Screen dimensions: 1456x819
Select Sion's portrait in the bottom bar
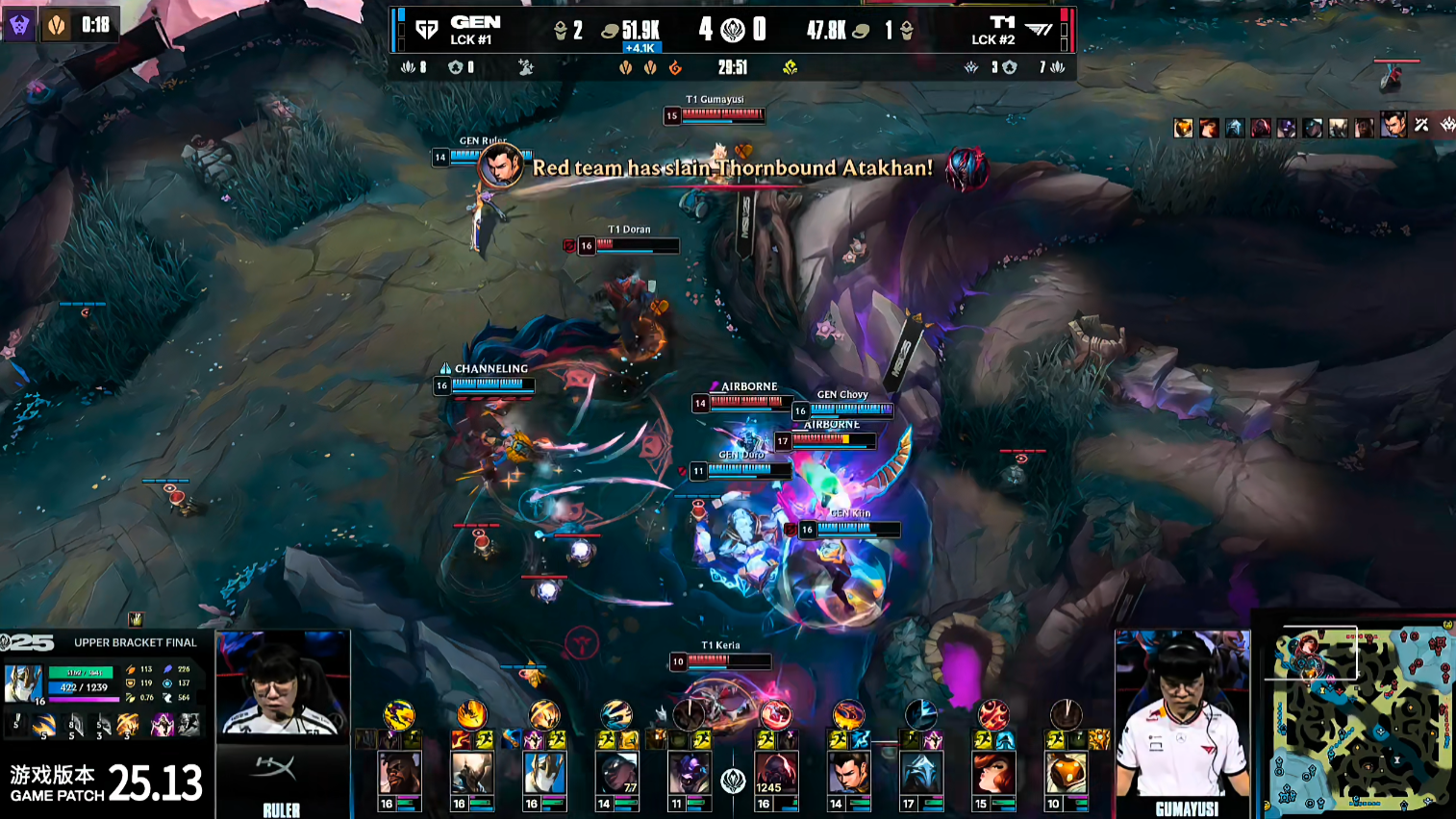tap(776, 773)
